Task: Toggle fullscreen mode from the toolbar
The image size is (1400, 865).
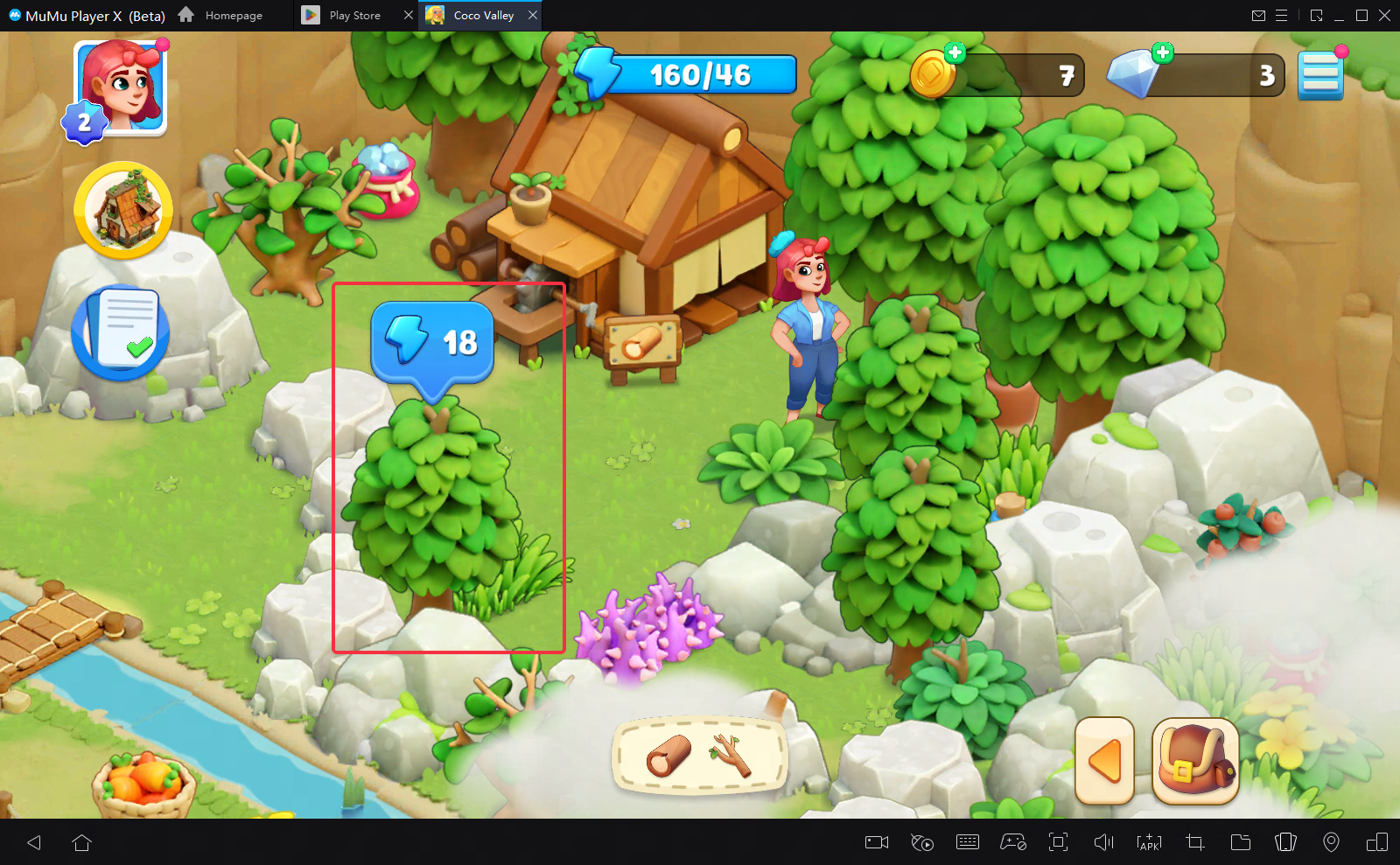Action: pos(1059,842)
